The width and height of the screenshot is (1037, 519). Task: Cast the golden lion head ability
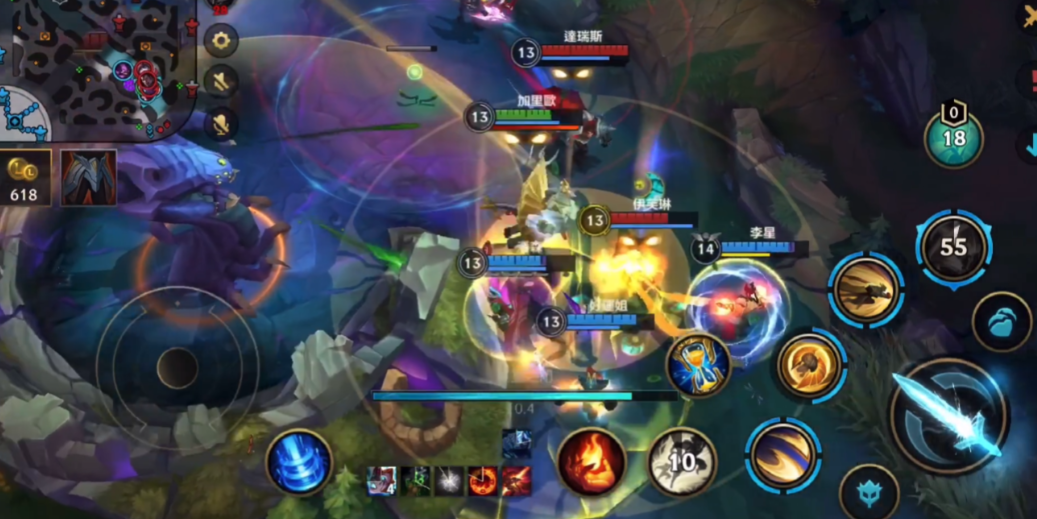808,366
